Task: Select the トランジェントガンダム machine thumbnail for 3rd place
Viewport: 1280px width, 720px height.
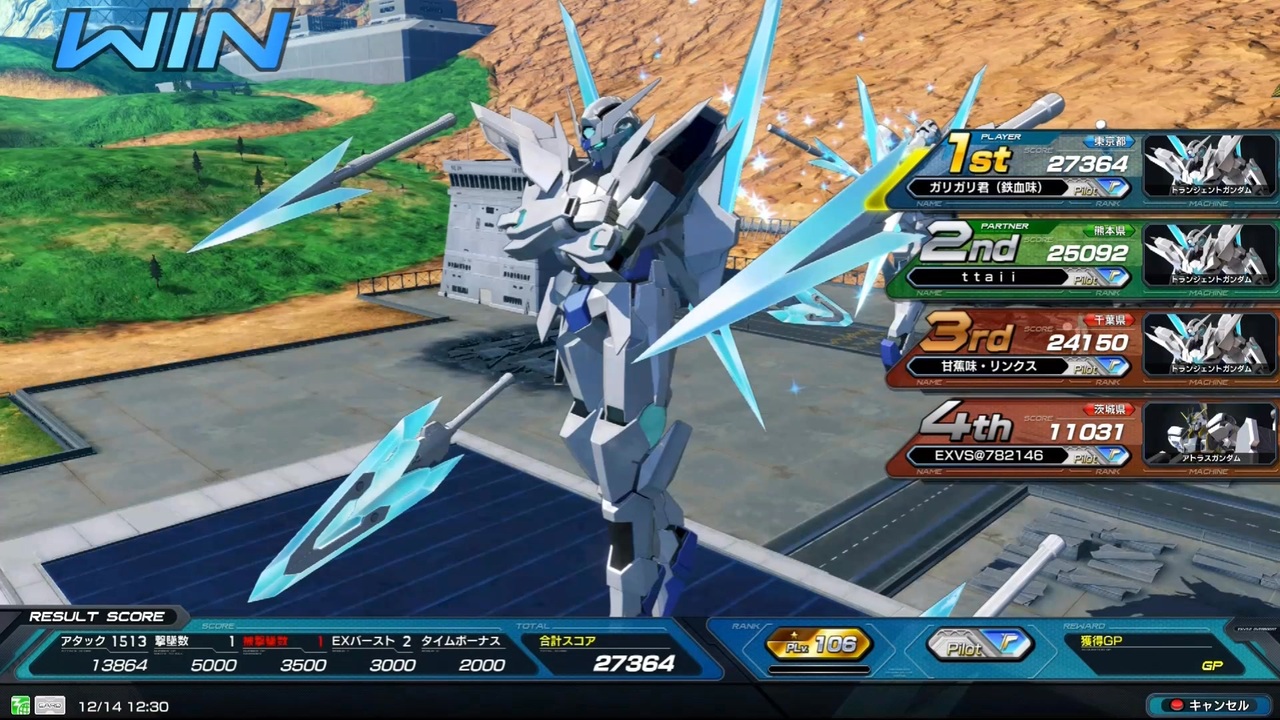Action: tap(1210, 345)
